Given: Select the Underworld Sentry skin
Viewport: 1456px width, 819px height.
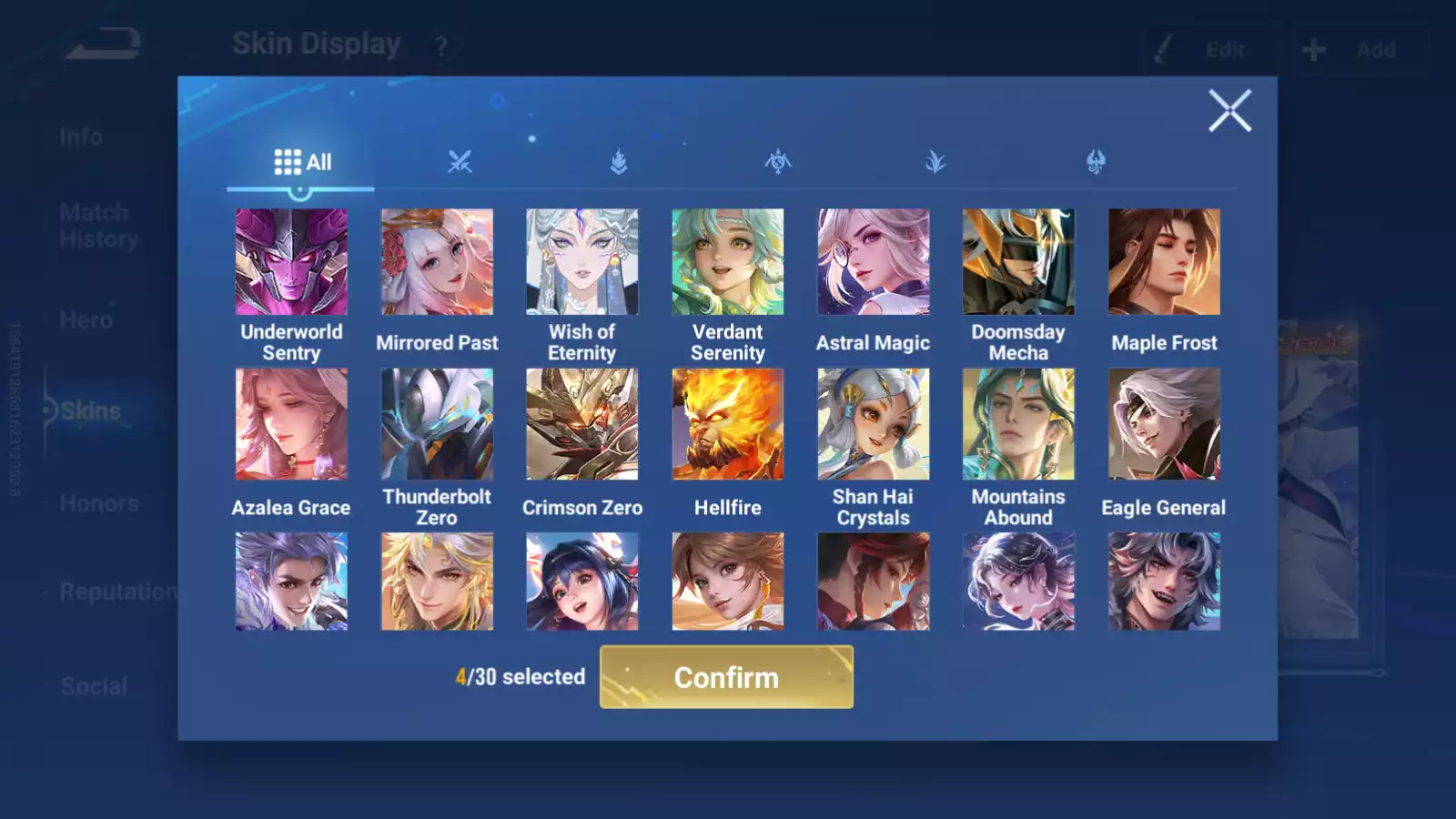Looking at the screenshot, I should click(291, 262).
